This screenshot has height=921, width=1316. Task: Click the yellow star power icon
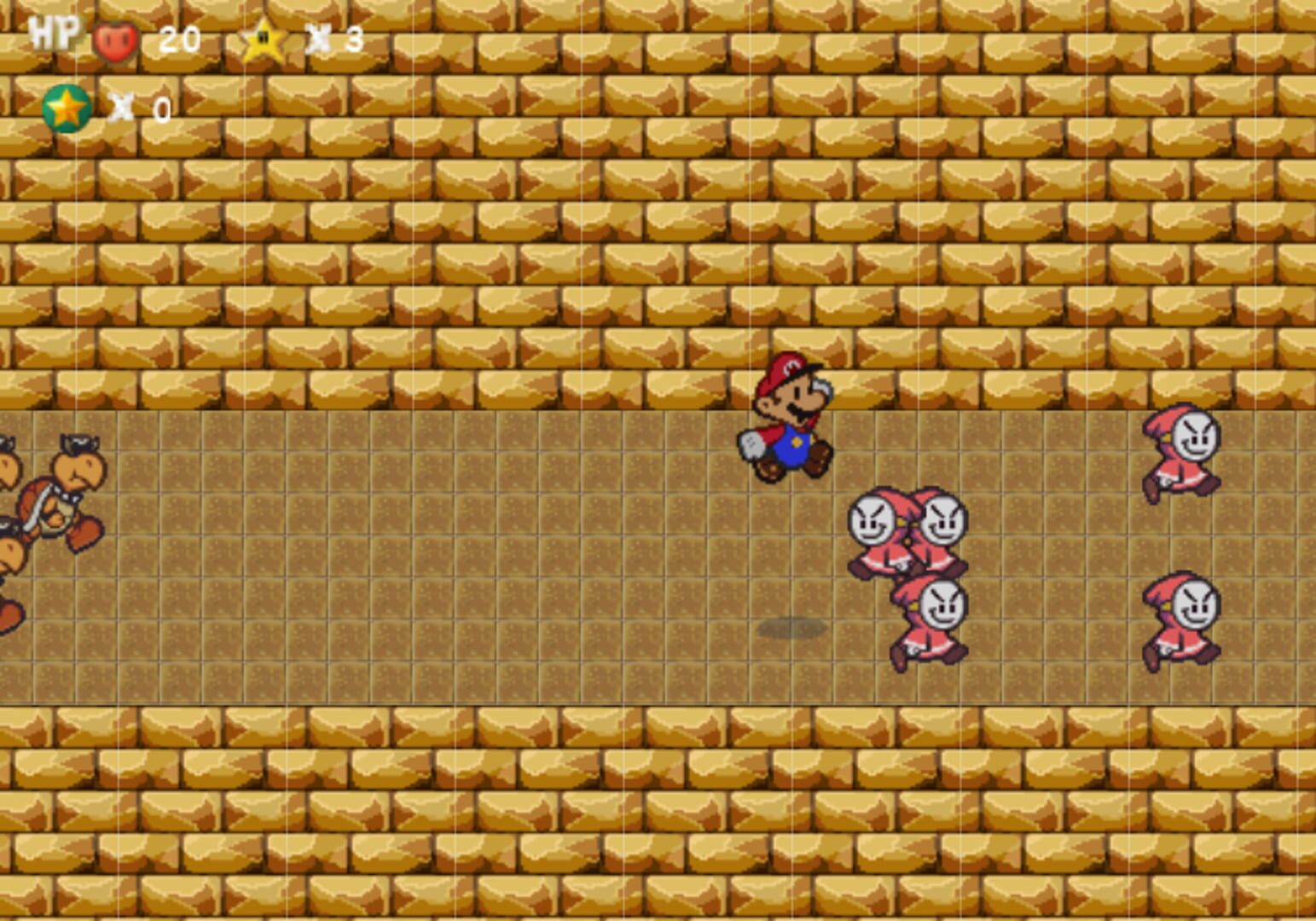tap(262, 38)
